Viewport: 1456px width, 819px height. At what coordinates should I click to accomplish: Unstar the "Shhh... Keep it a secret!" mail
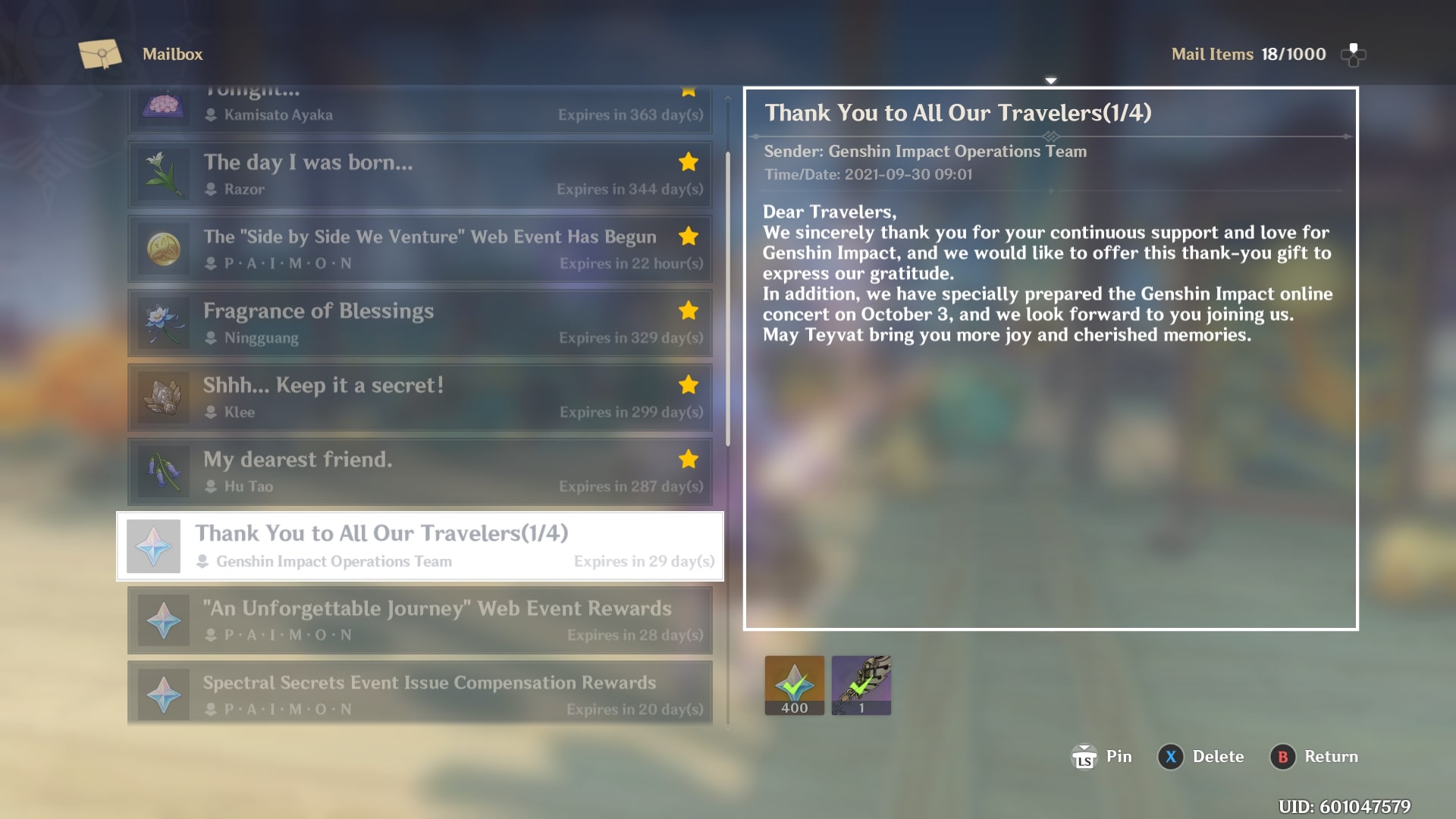pos(688,384)
